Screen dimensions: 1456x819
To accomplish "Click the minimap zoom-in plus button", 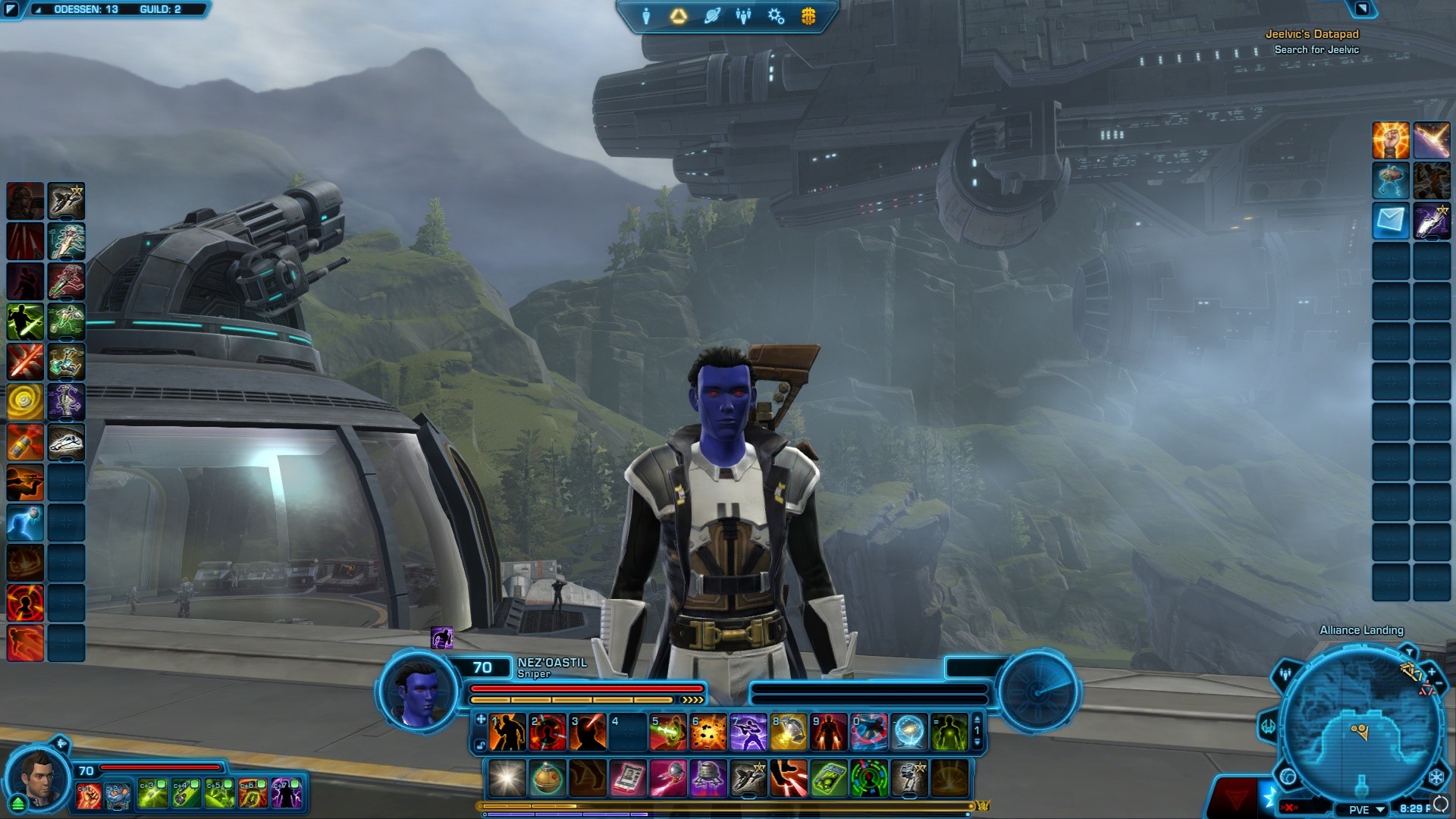I will click(x=1432, y=672).
